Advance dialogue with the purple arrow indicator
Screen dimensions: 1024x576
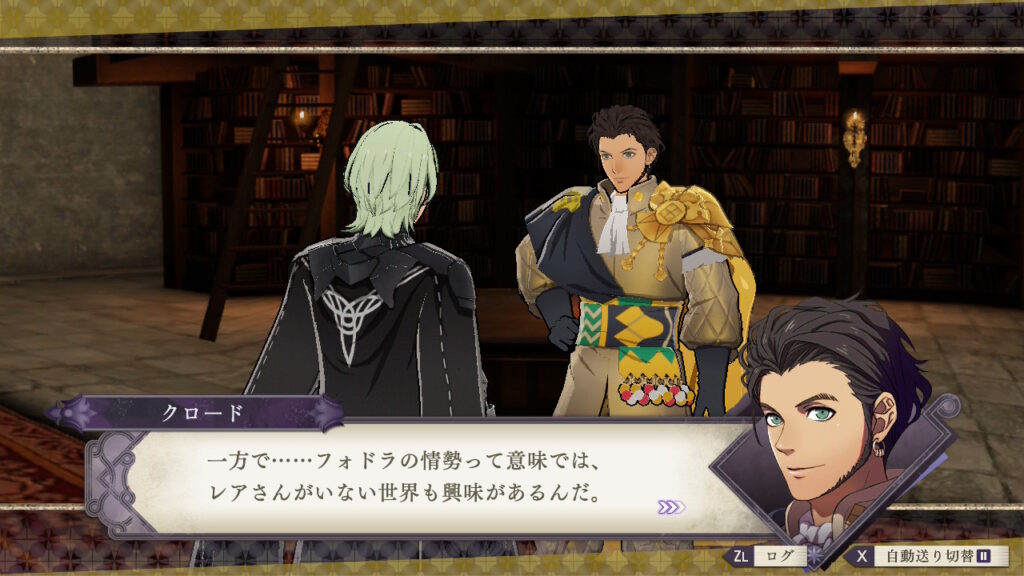coord(671,507)
